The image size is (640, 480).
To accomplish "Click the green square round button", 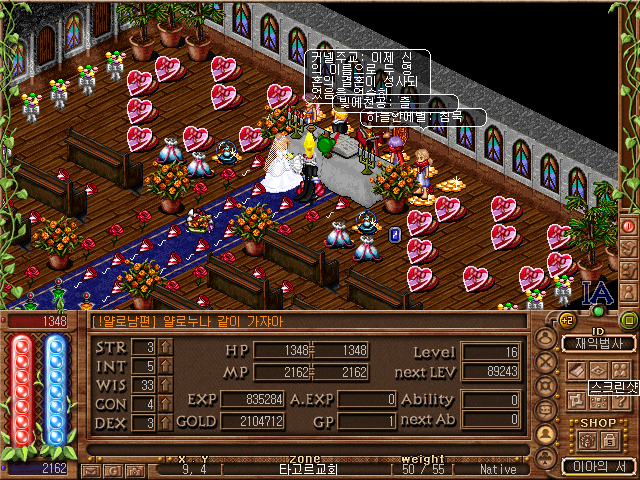I will coord(628,320).
